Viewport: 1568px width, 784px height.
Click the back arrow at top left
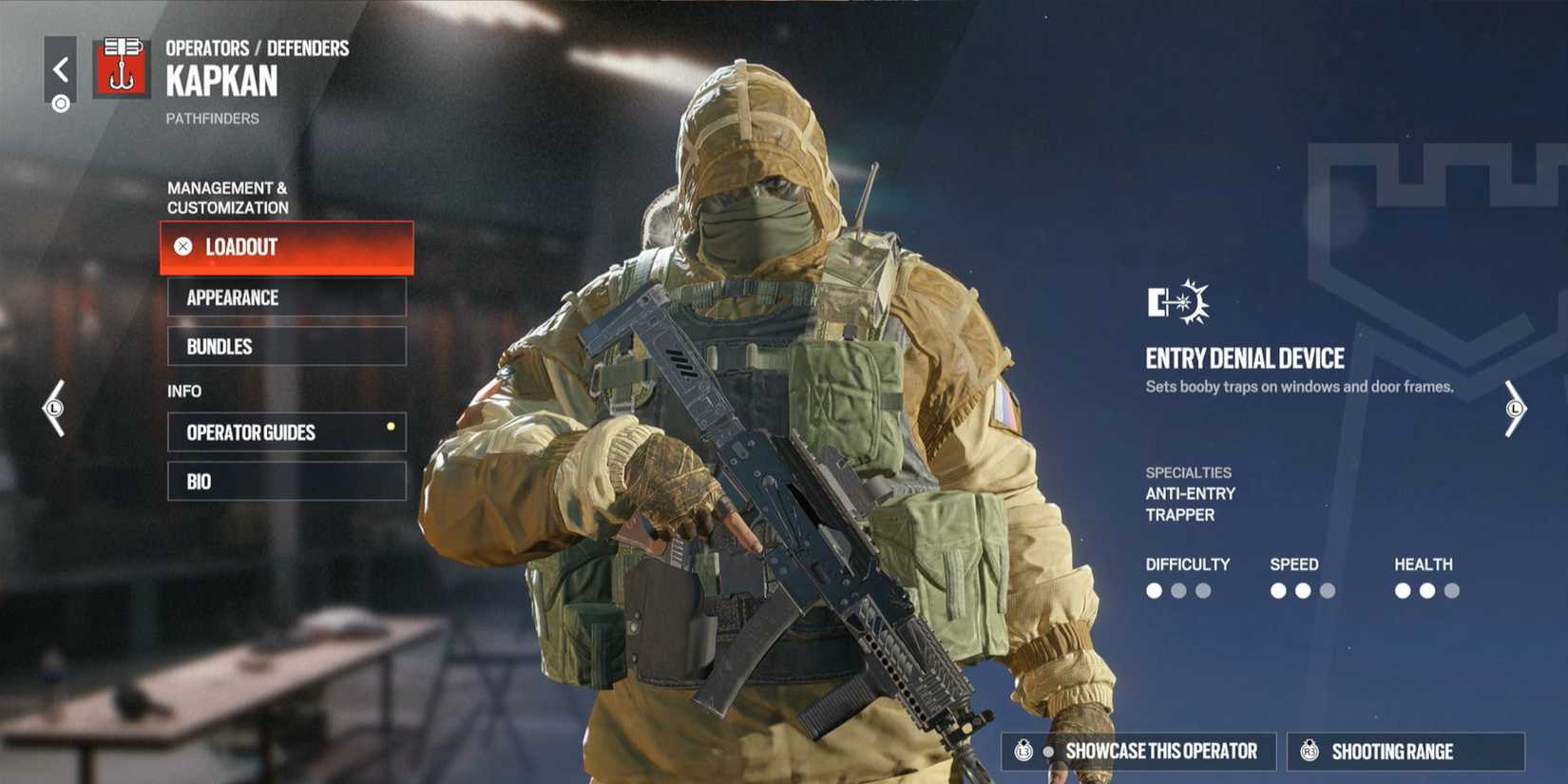[61, 67]
